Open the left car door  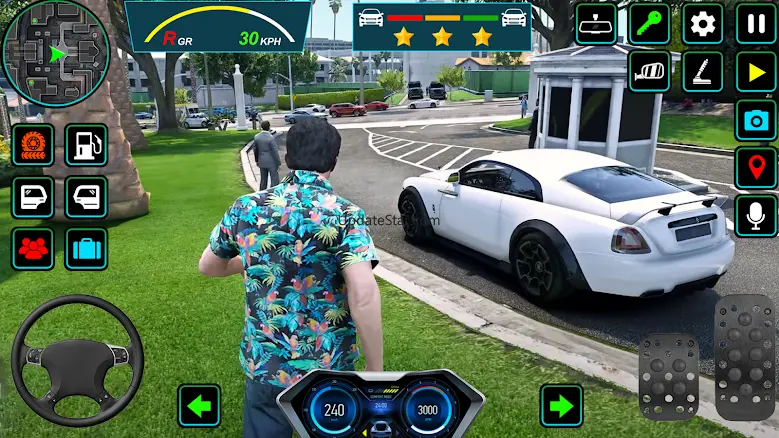point(33,197)
